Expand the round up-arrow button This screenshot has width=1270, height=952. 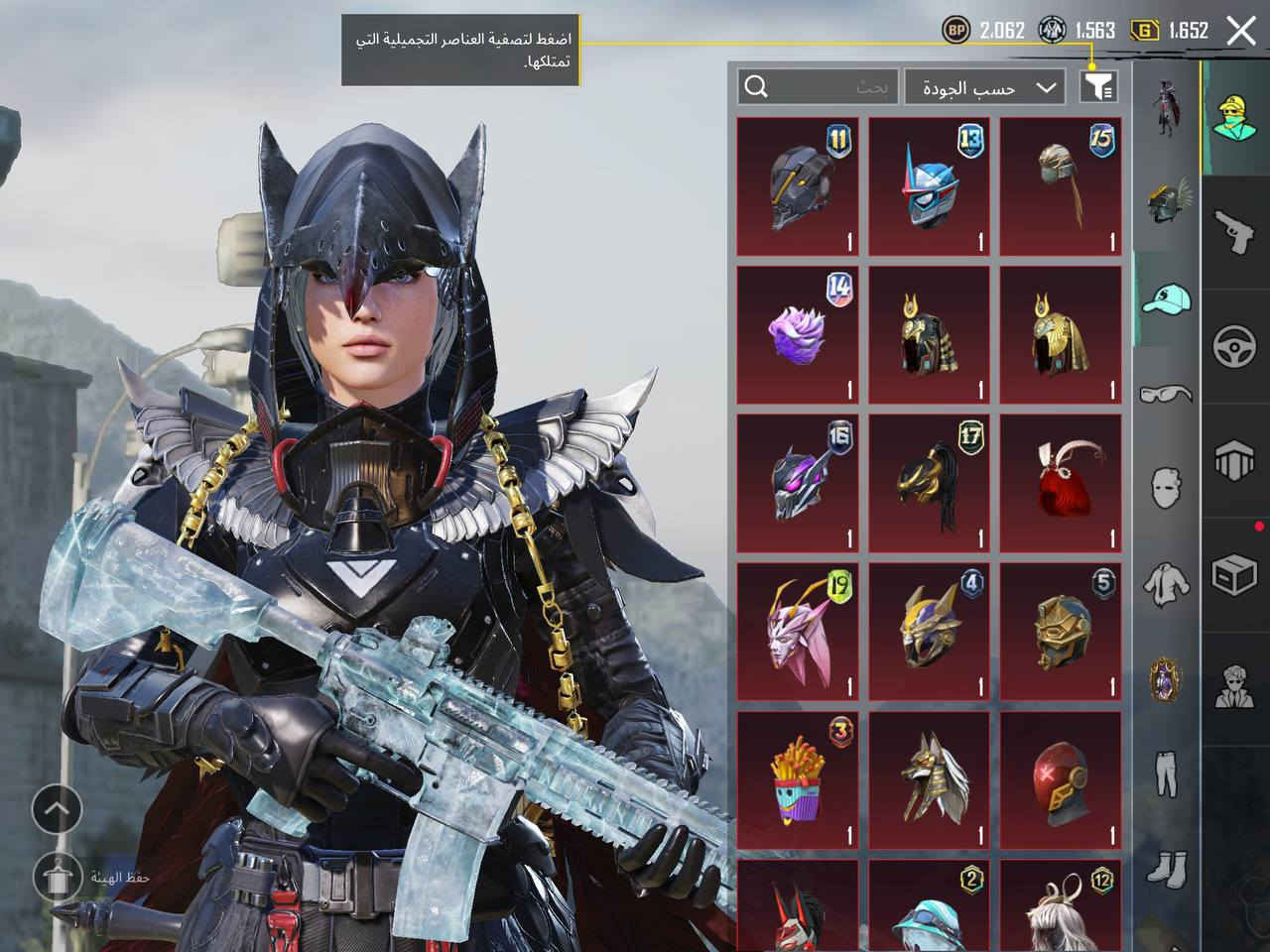point(57,810)
